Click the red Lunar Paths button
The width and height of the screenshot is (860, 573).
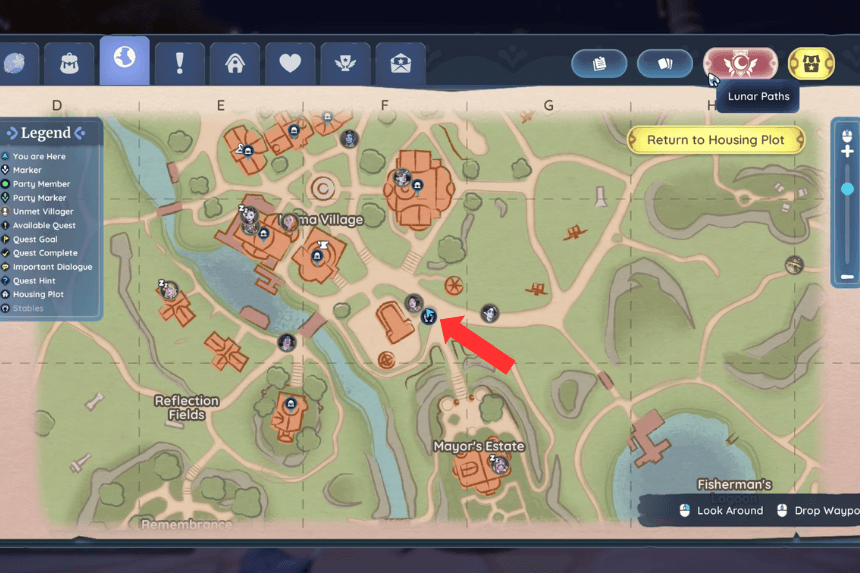(740, 63)
